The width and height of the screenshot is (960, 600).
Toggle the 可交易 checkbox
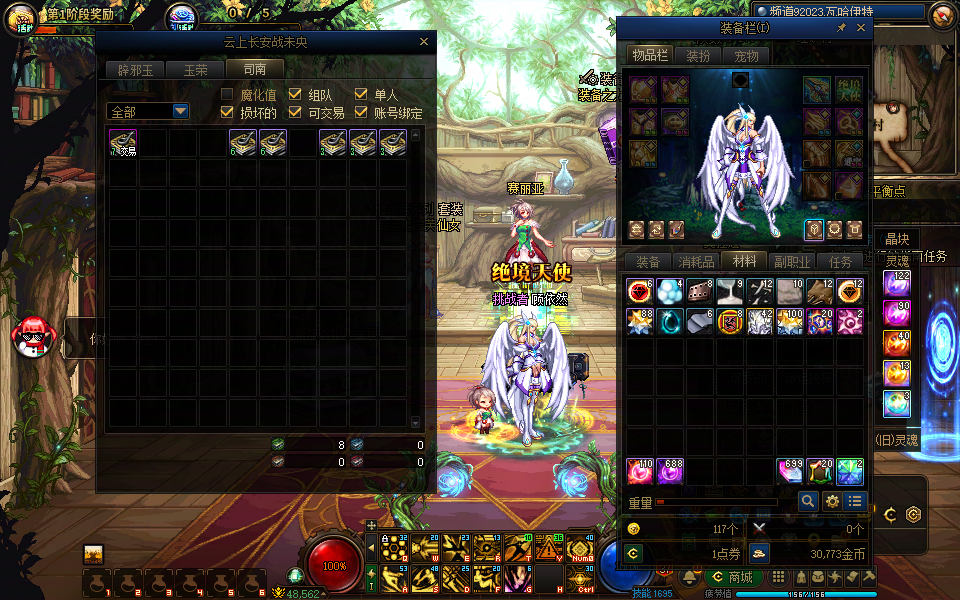click(x=295, y=113)
